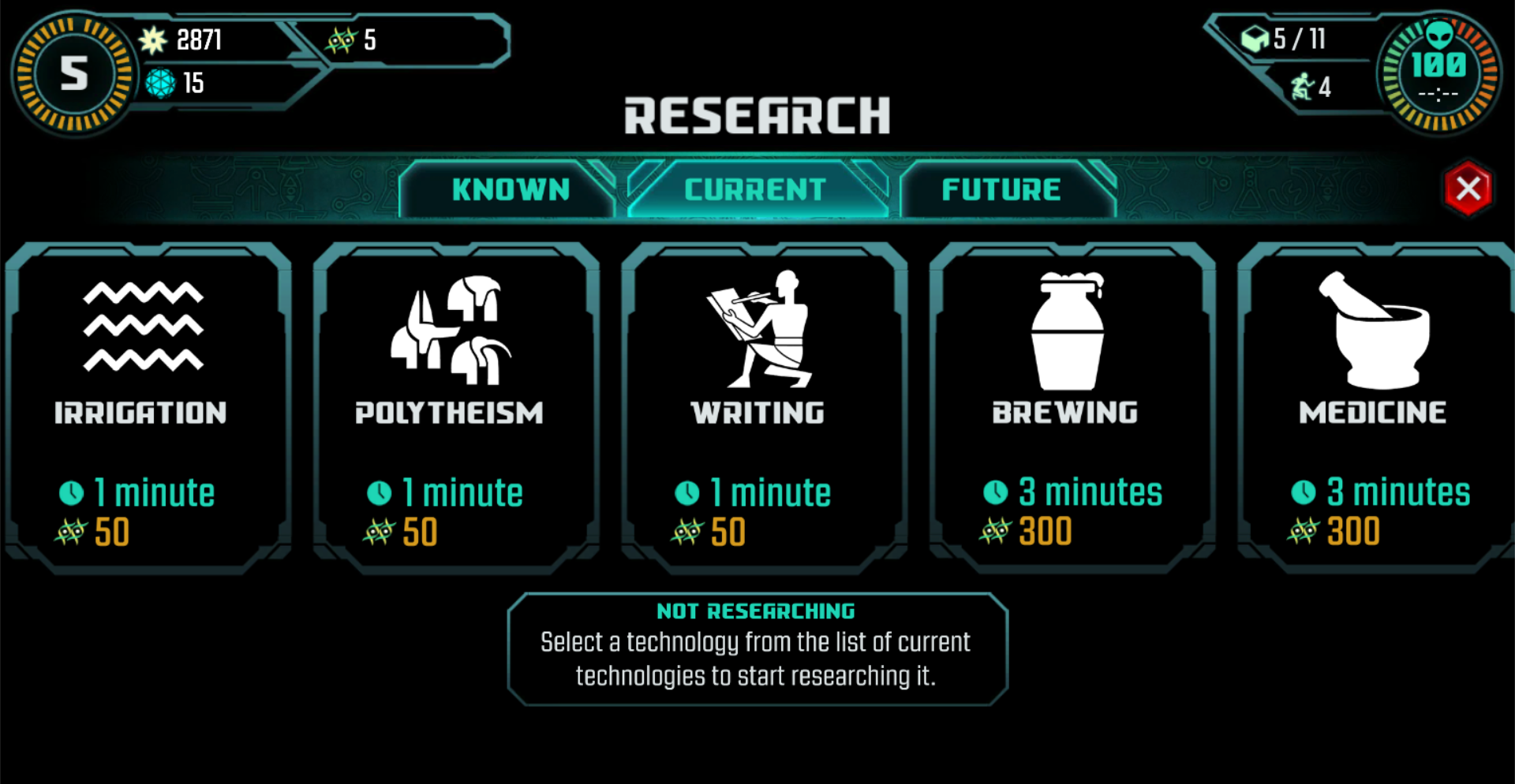Screen dimensions: 1515x784
Task: Select the Medicine technology card
Action: [1375, 406]
